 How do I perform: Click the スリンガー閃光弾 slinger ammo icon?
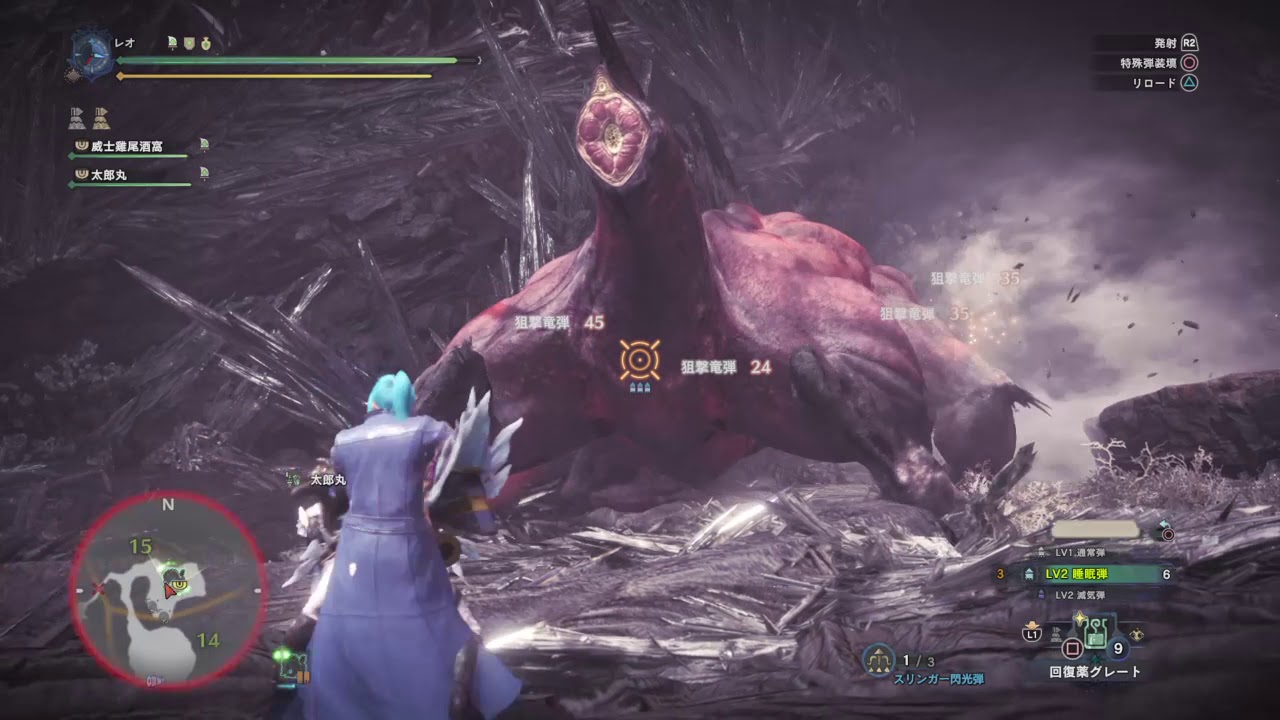(878, 659)
